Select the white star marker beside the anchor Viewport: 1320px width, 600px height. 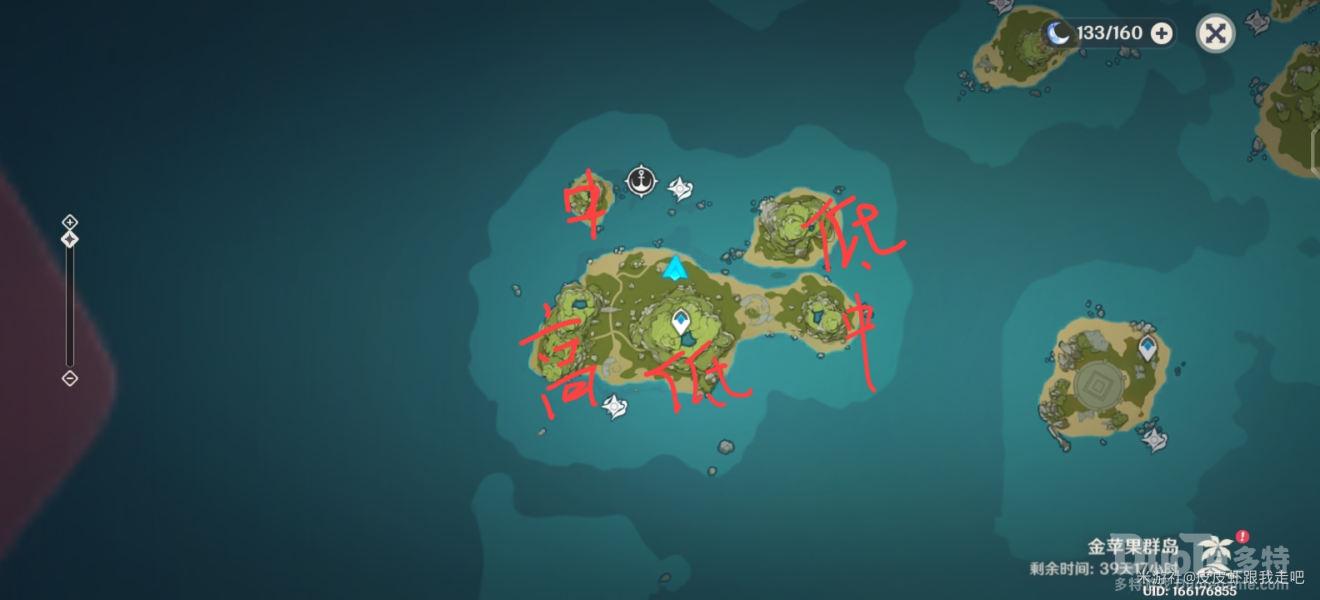681,187
